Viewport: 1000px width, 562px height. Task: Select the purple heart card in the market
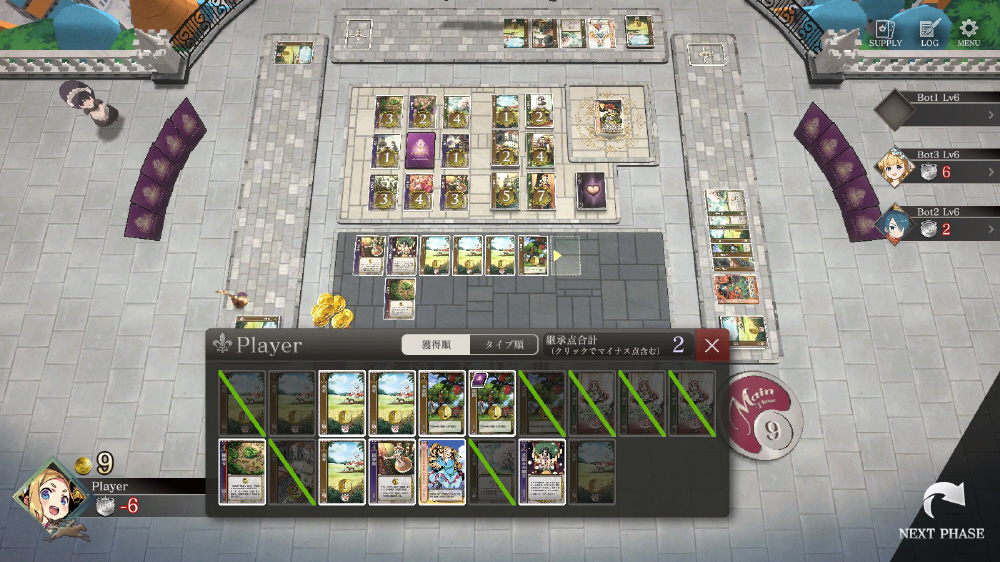[590, 188]
